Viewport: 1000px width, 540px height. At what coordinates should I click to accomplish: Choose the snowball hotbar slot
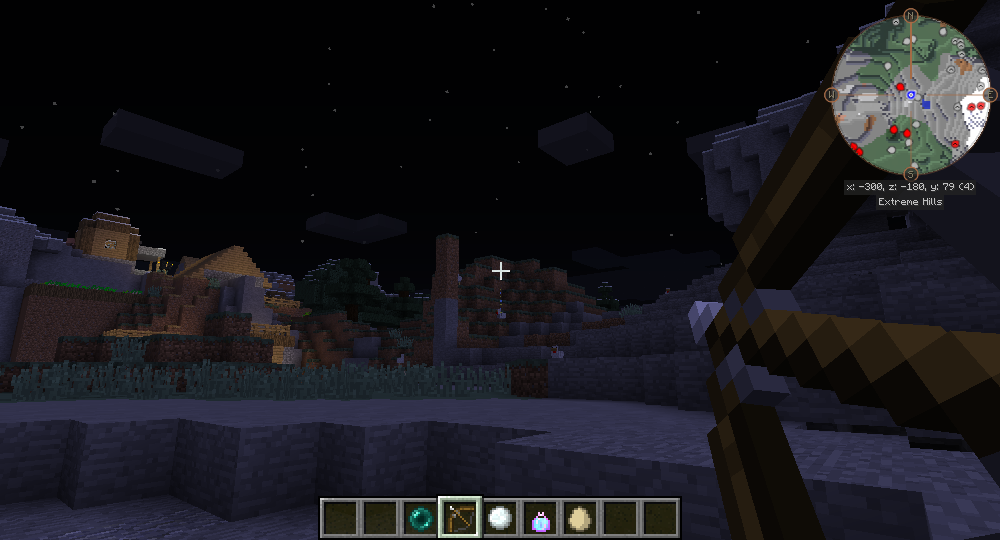(x=500, y=517)
